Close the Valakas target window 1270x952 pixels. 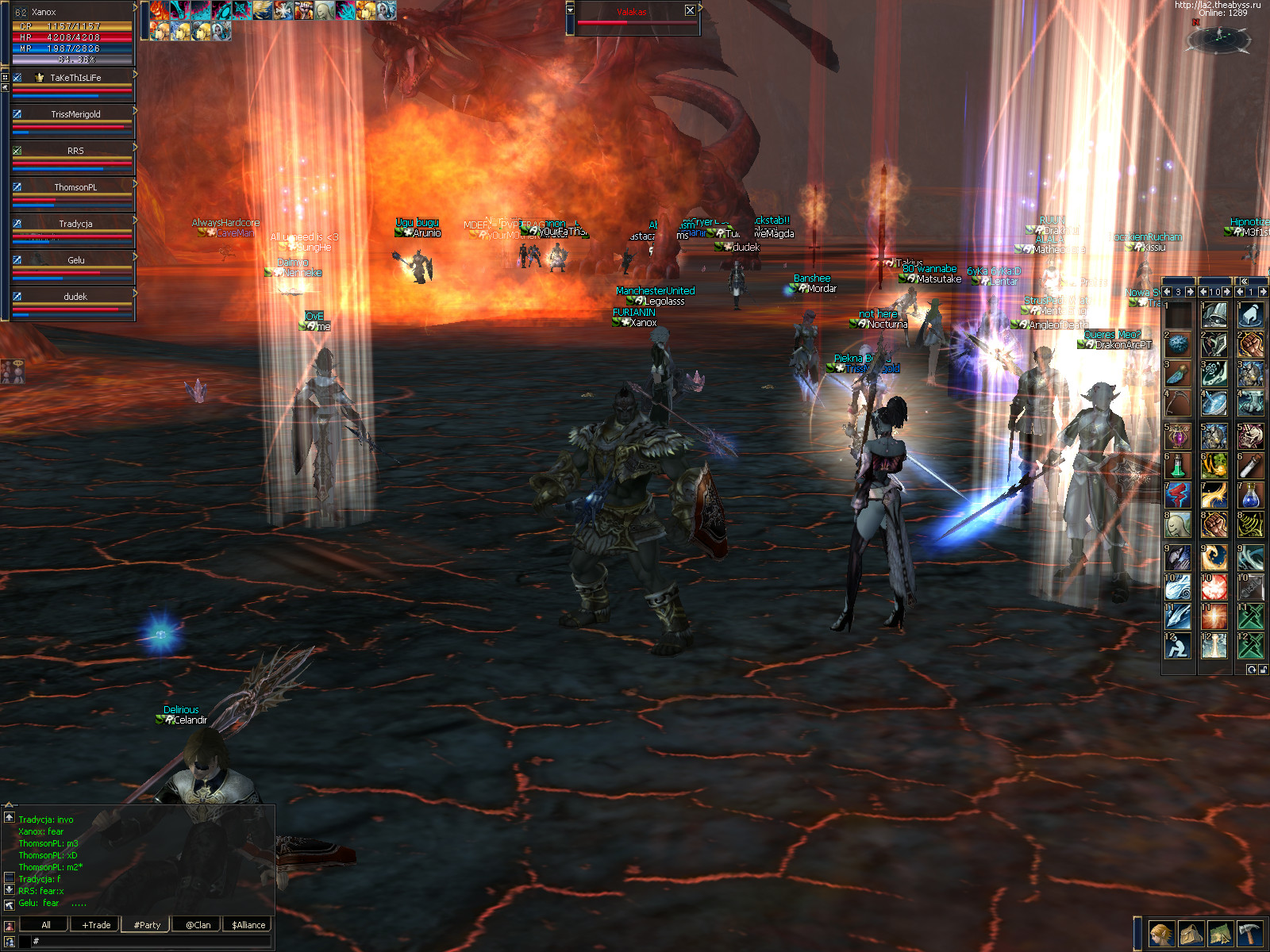tap(690, 10)
